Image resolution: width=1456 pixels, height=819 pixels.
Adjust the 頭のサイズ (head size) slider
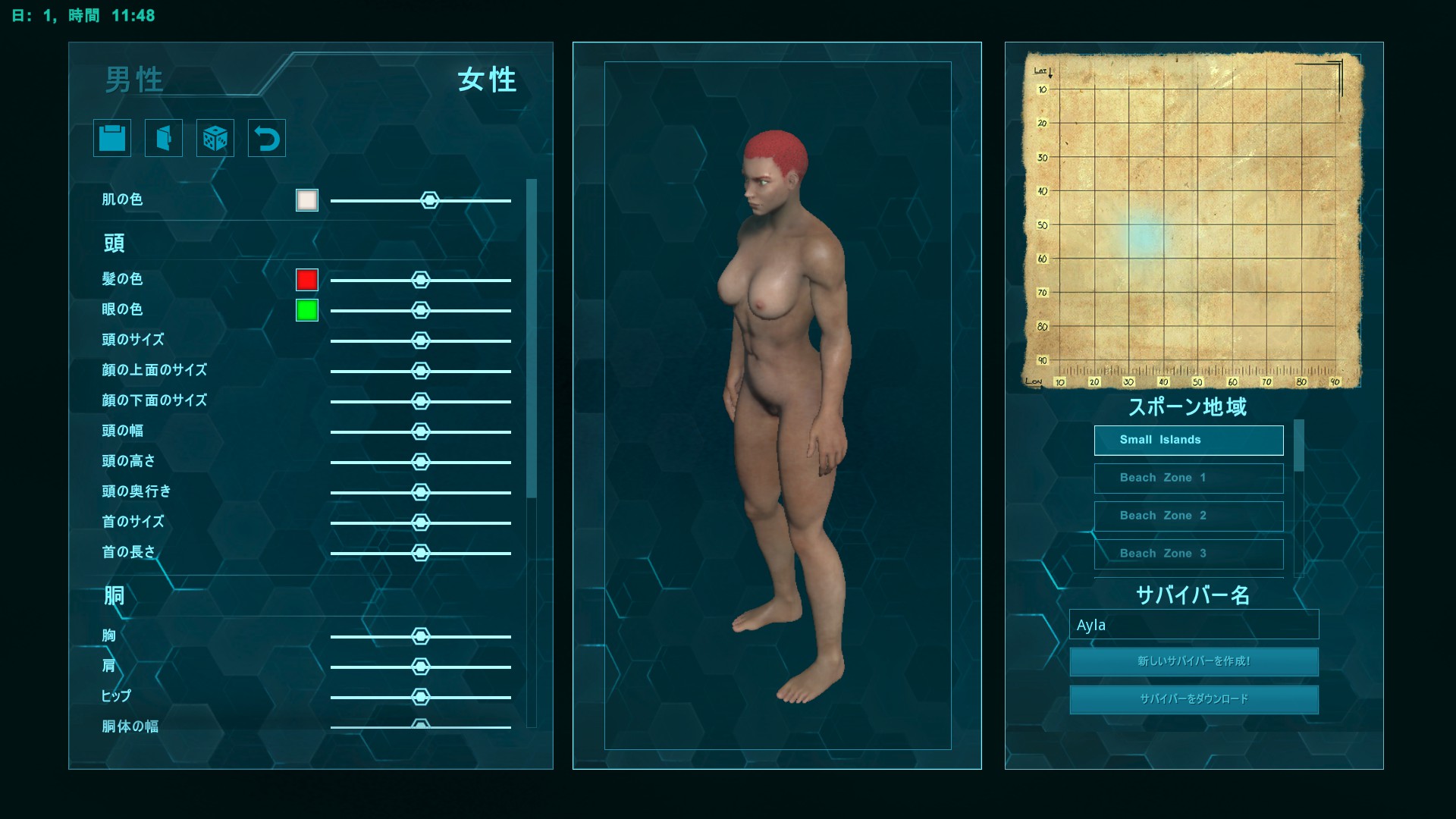pyautogui.click(x=422, y=340)
